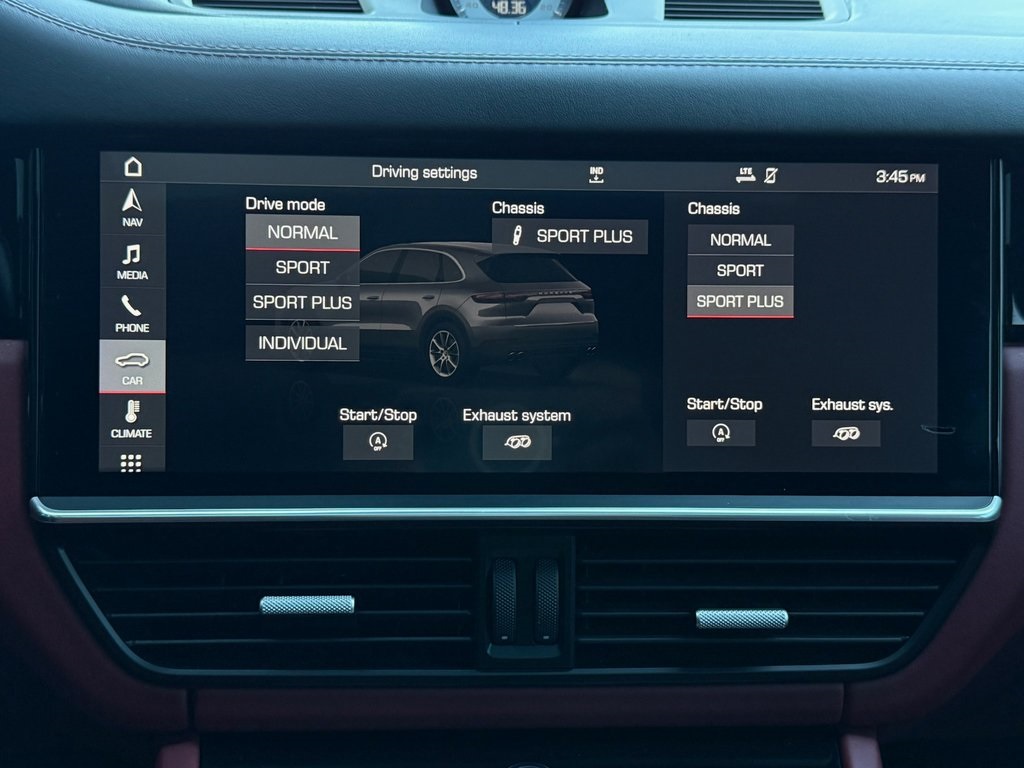This screenshot has width=1024, height=768.
Task: Select the CAR tab in sidebar
Action: pyautogui.click(x=132, y=367)
